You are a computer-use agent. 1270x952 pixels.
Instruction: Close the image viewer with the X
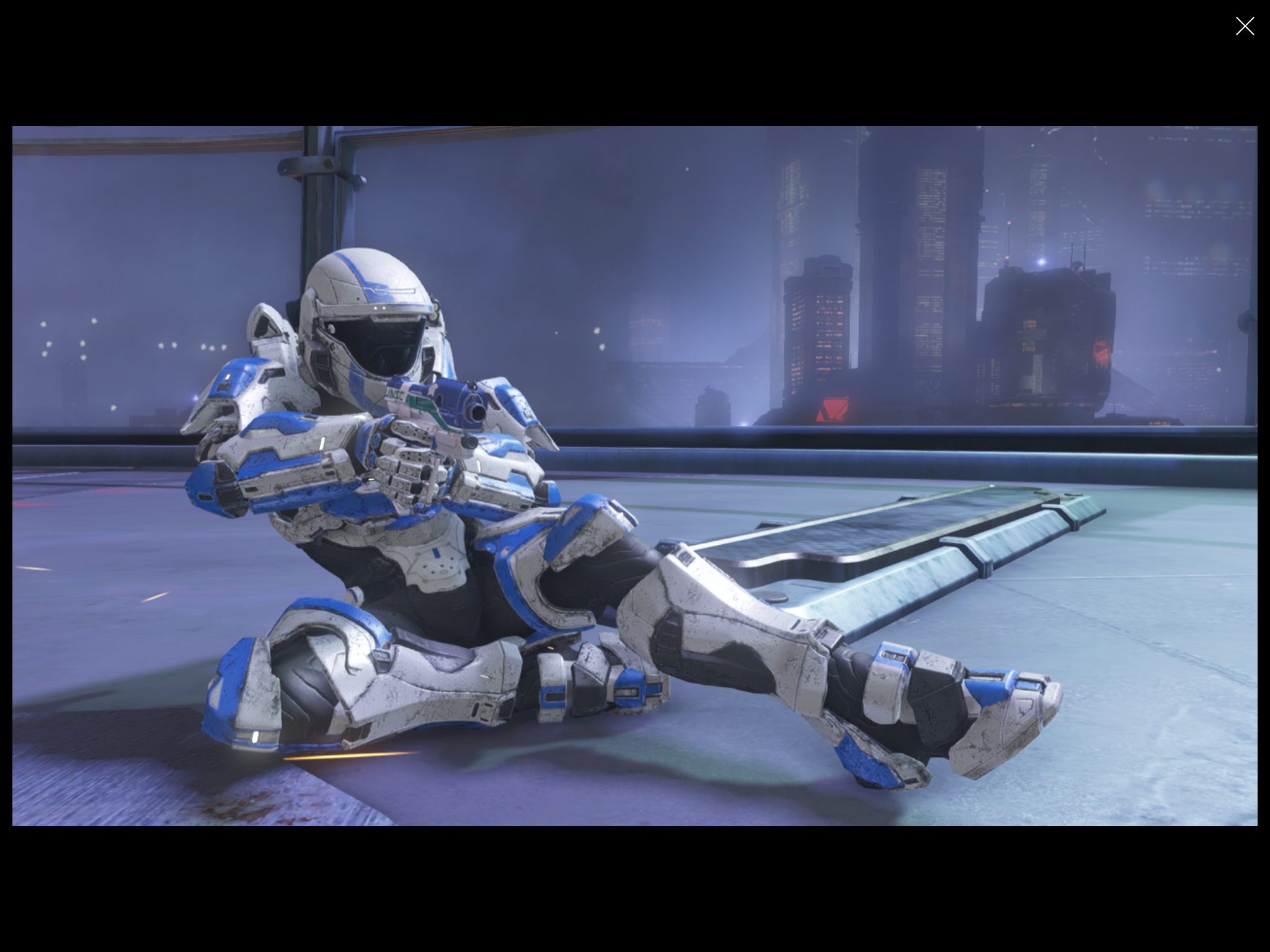tap(1244, 26)
